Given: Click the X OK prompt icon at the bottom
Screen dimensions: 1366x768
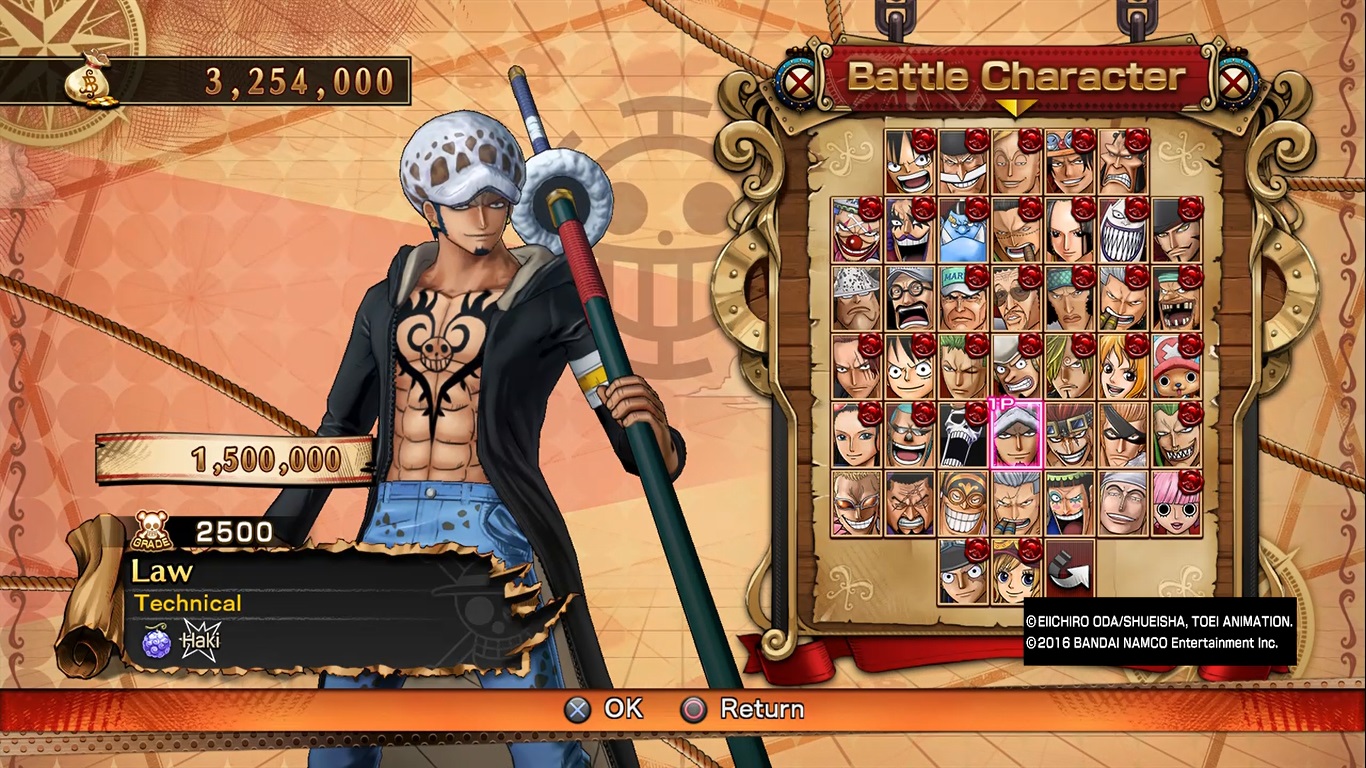Looking at the screenshot, I should 576,710.
